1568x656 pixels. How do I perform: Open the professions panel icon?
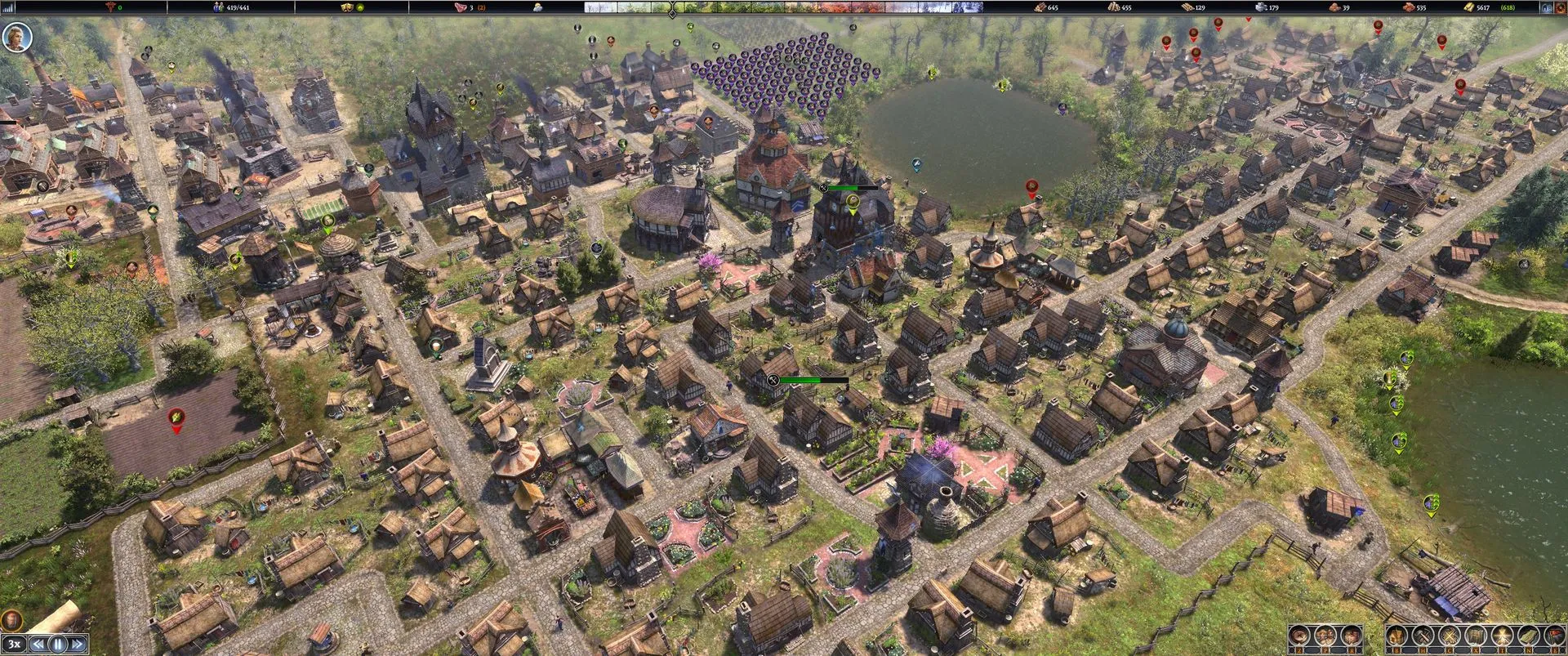1351,636
